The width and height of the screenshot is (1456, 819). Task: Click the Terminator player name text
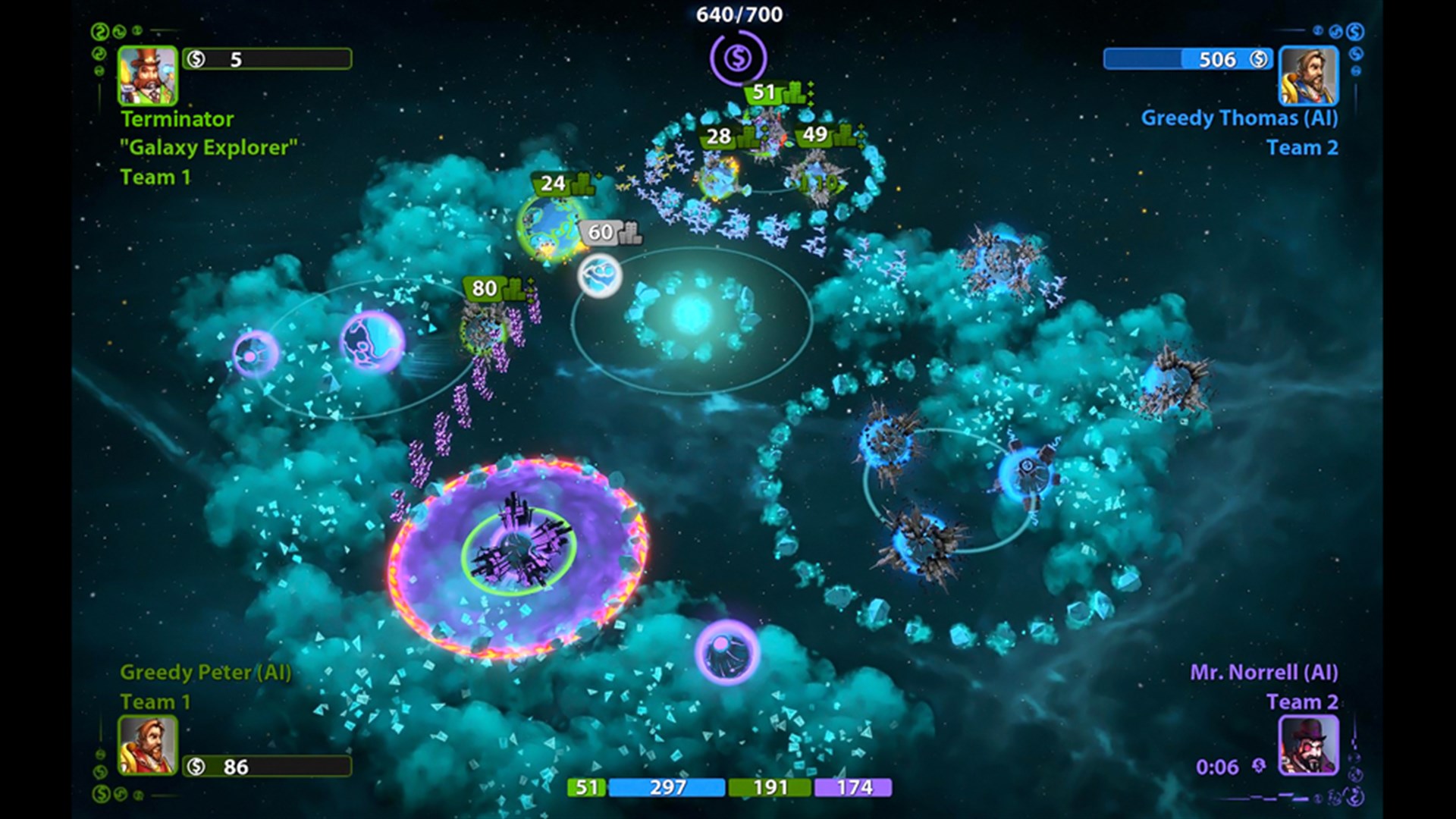(x=176, y=118)
